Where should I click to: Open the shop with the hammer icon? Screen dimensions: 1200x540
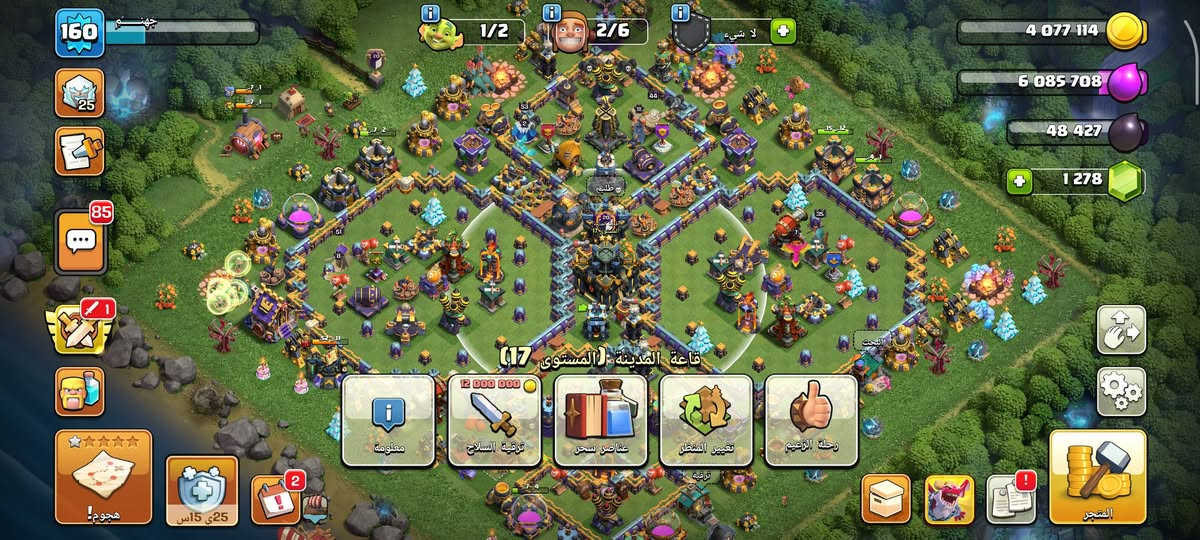[x=1097, y=477]
